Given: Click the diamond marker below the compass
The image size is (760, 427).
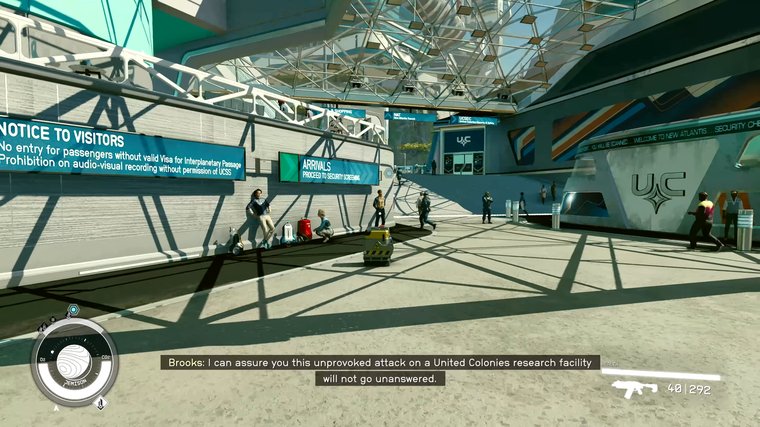Looking at the screenshot, I should [x=101, y=402].
